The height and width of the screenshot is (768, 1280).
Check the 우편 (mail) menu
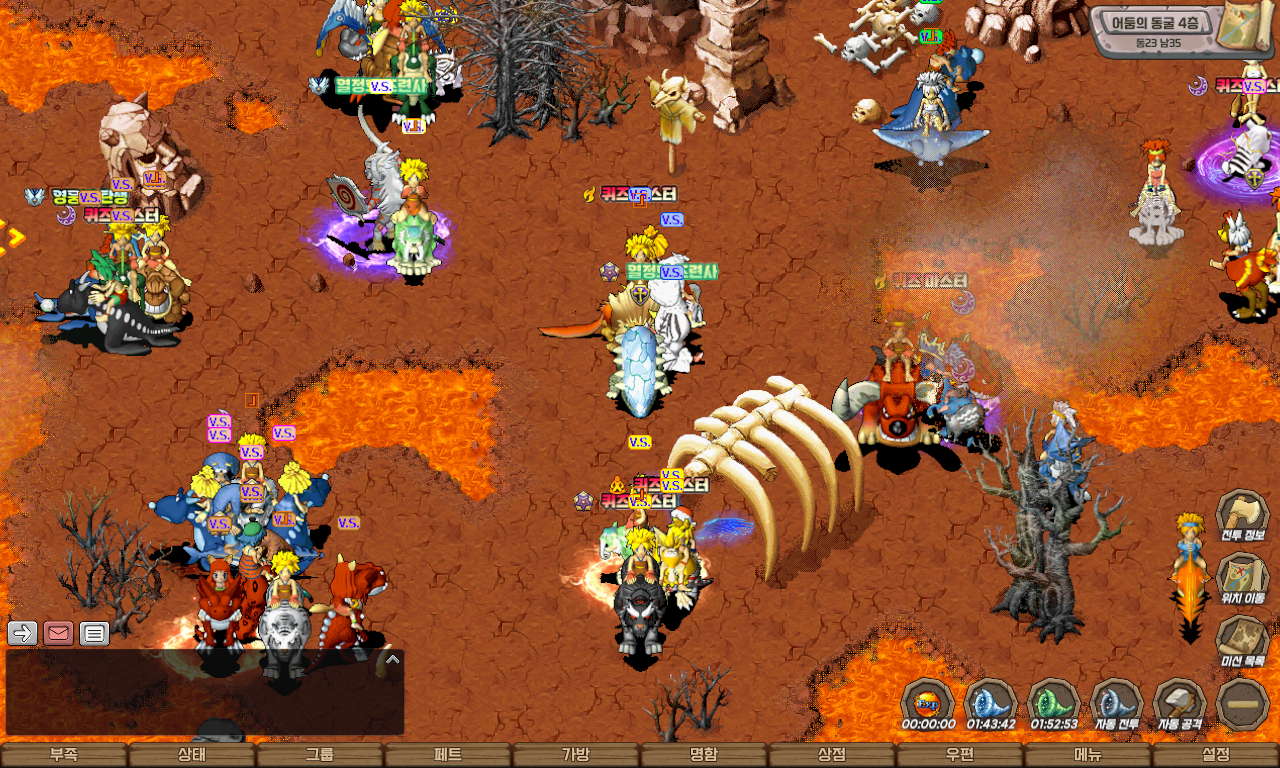tap(960, 755)
